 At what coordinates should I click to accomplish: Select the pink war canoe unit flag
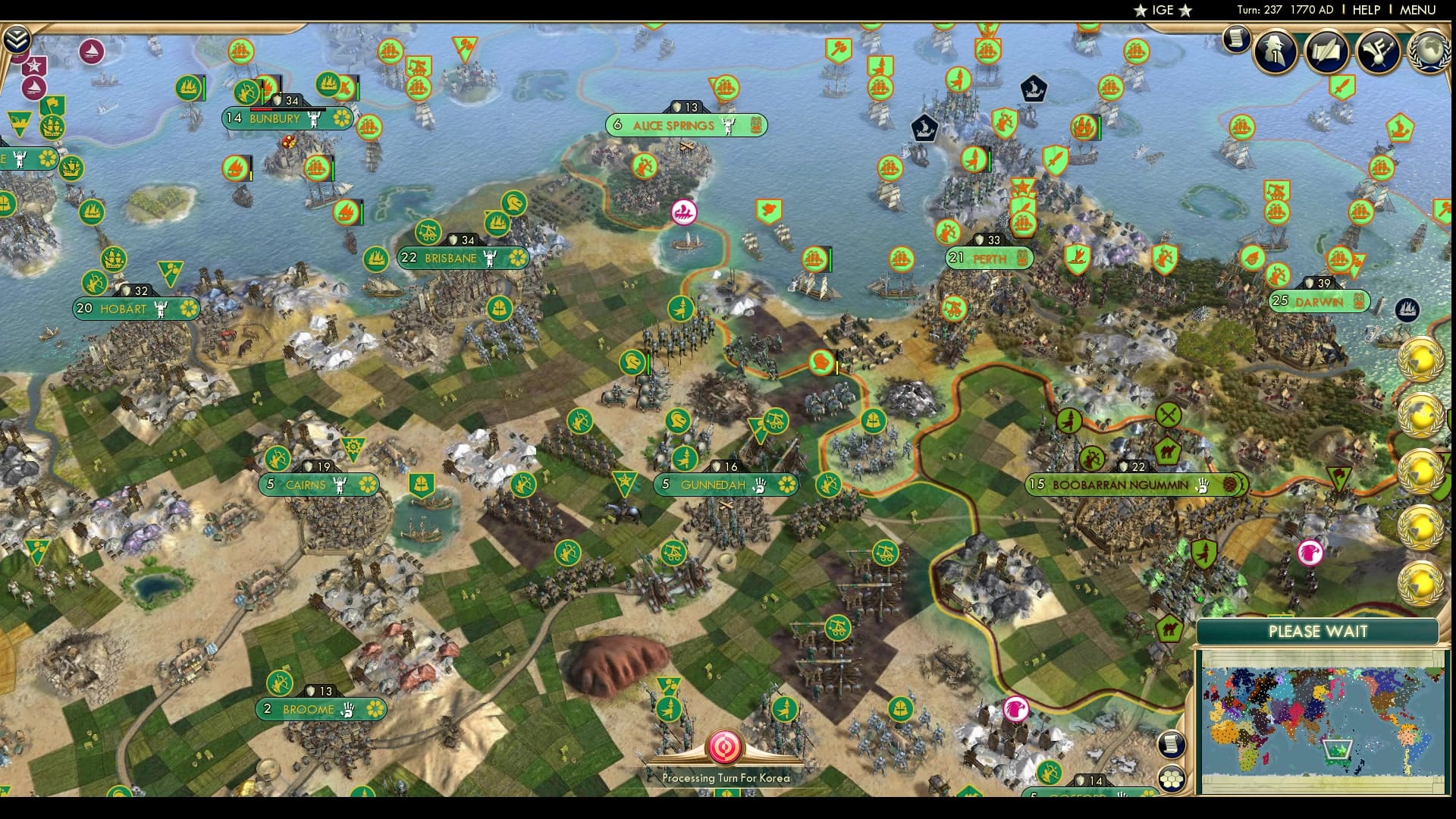(685, 212)
